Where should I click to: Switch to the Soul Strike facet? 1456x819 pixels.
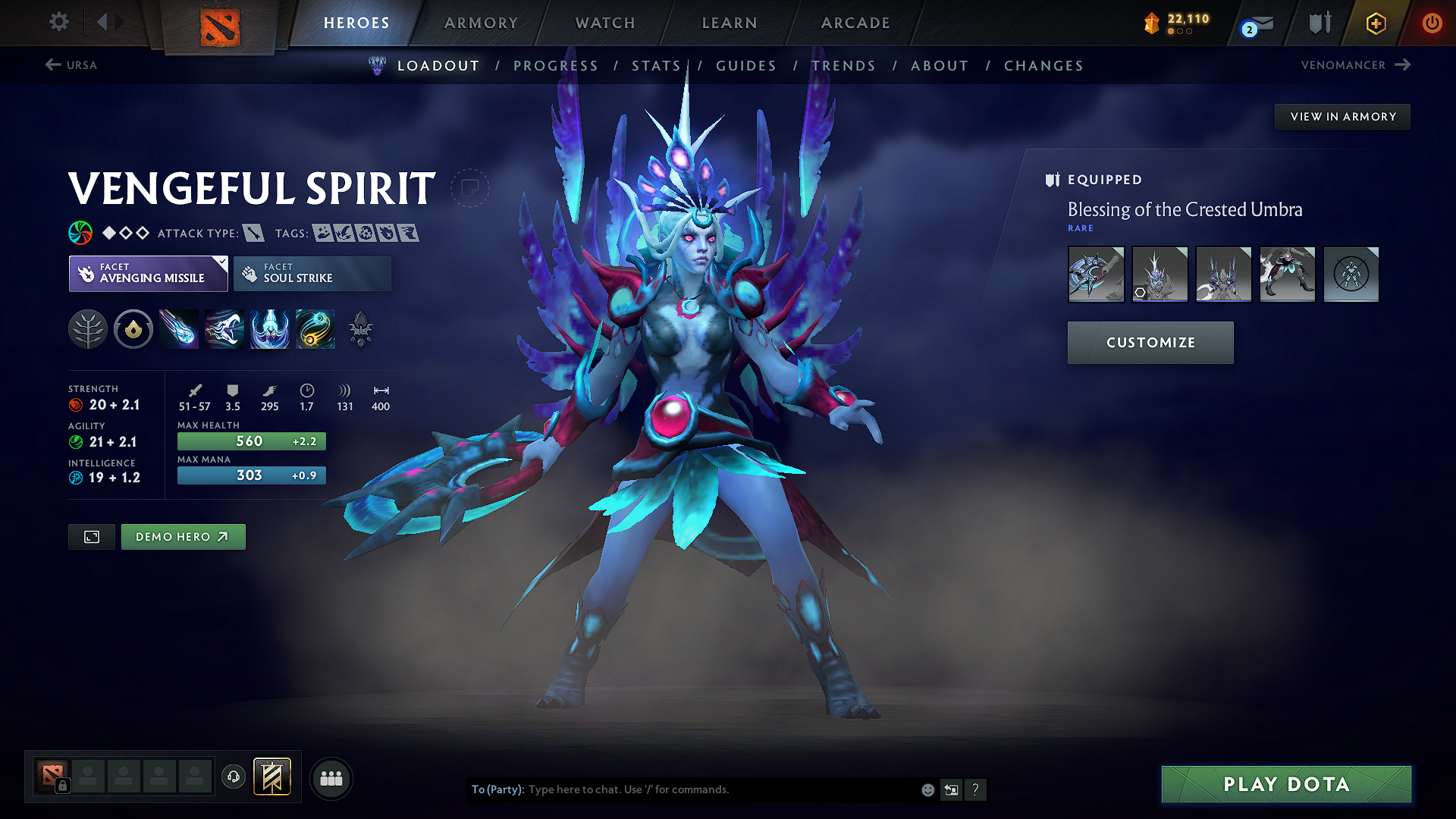[x=312, y=273]
